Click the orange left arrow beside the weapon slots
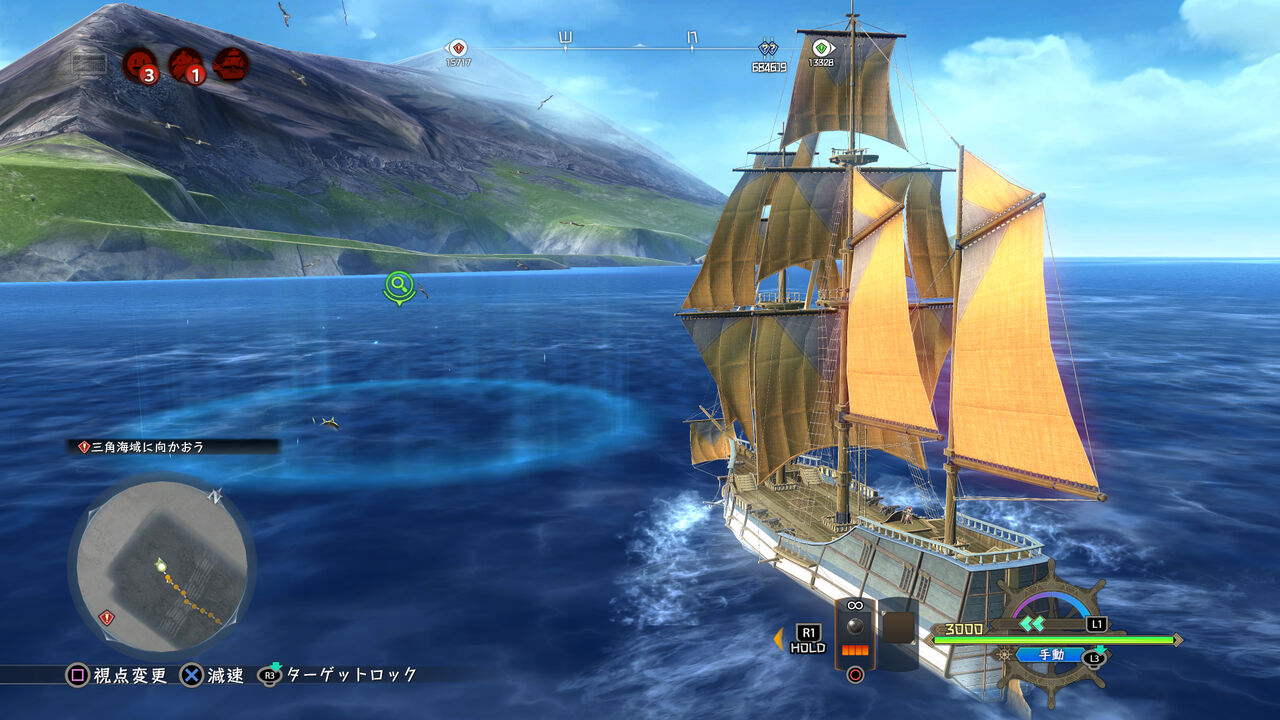Screen dimensions: 1280x720 point(778,639)
